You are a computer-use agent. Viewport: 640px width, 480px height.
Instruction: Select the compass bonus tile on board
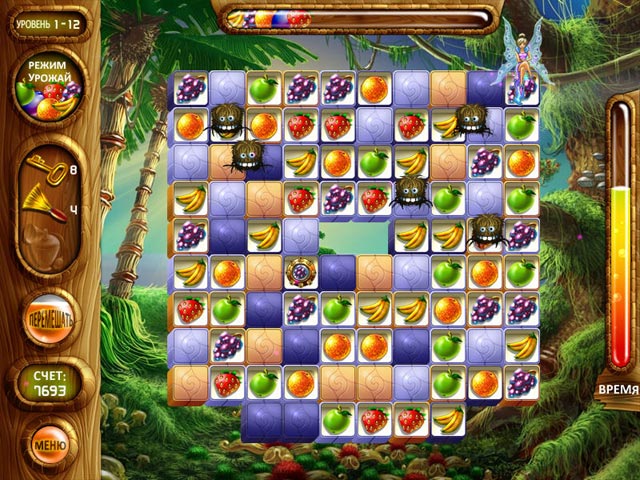pyautogui.click(x=300, y=272)
